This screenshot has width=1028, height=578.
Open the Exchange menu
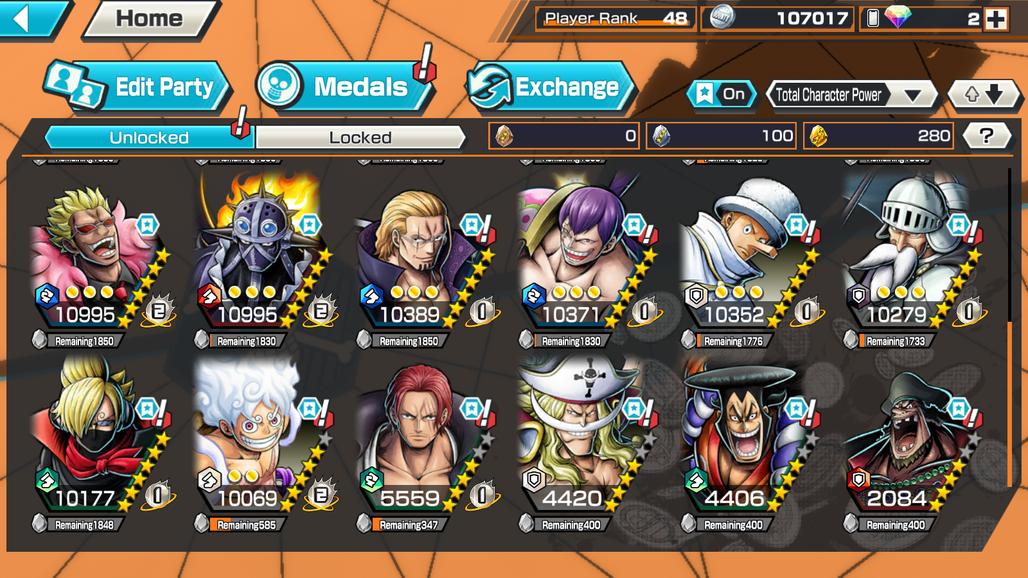552,87
